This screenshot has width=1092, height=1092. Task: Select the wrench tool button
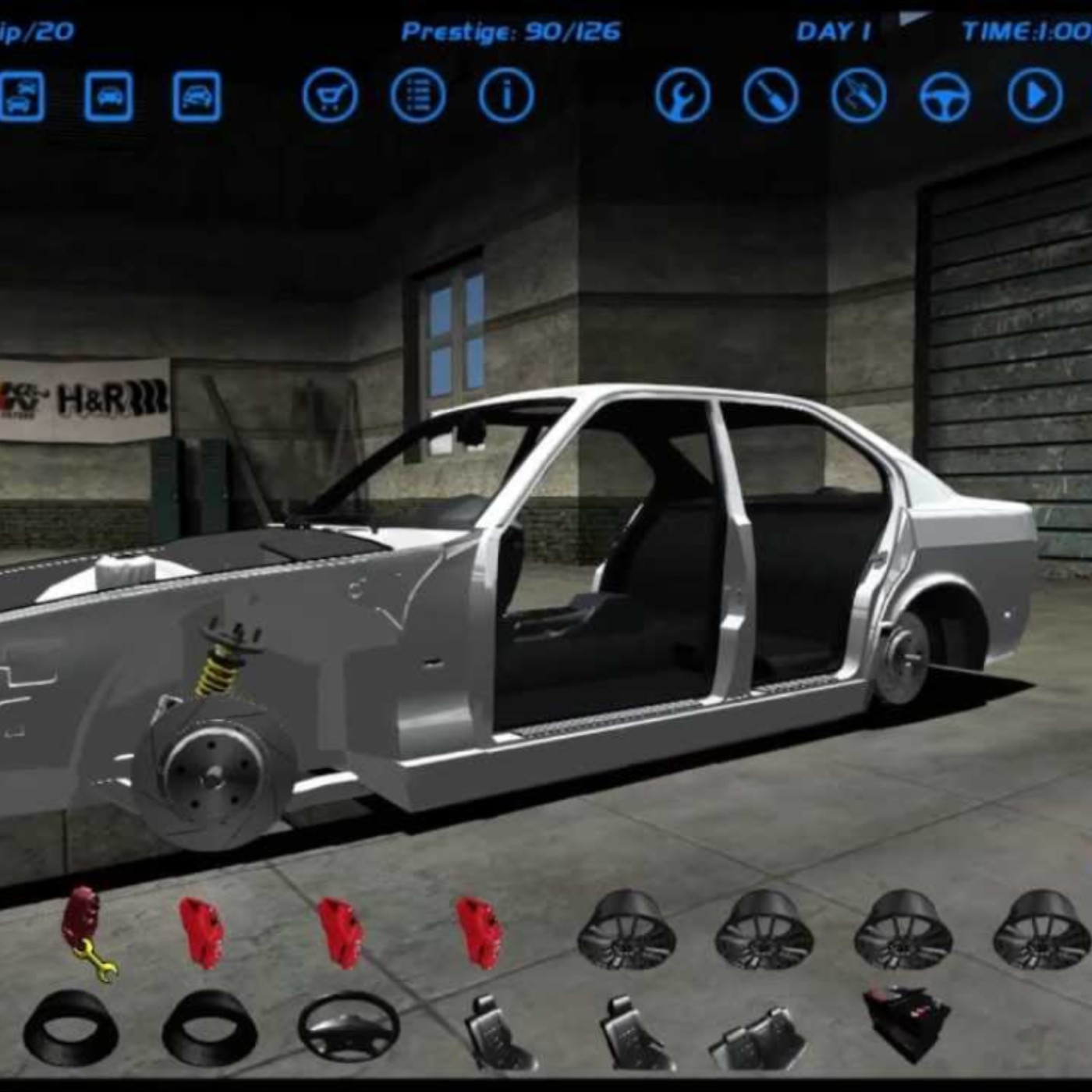[x=682, y=97]
